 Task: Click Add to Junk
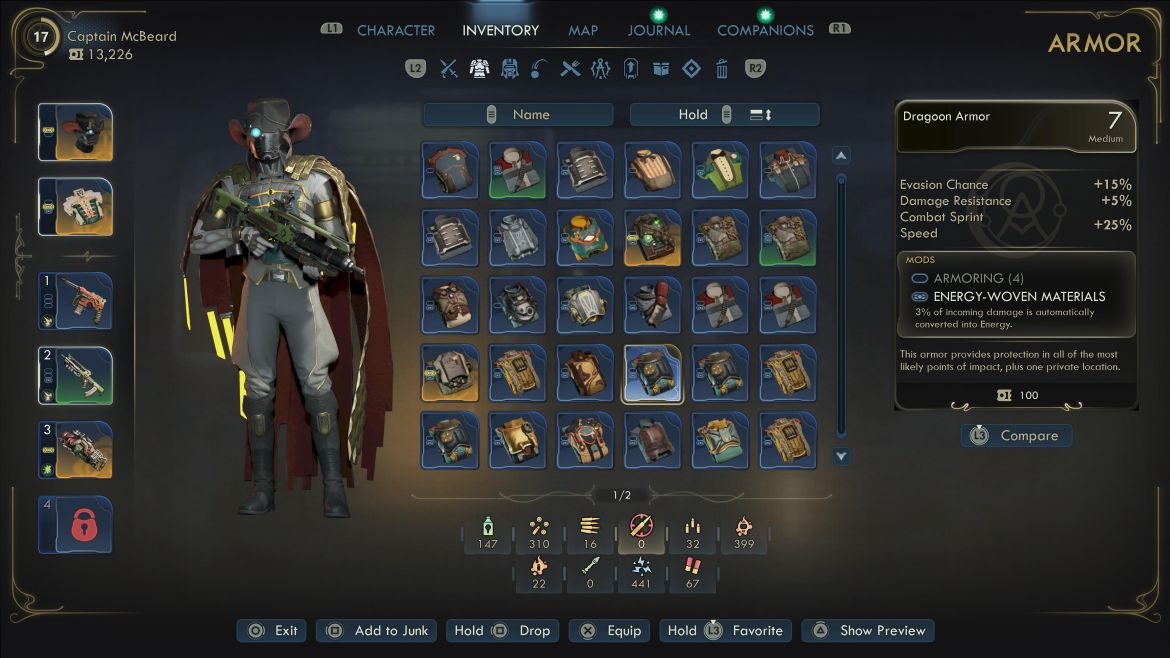click(x=377, y=631)
